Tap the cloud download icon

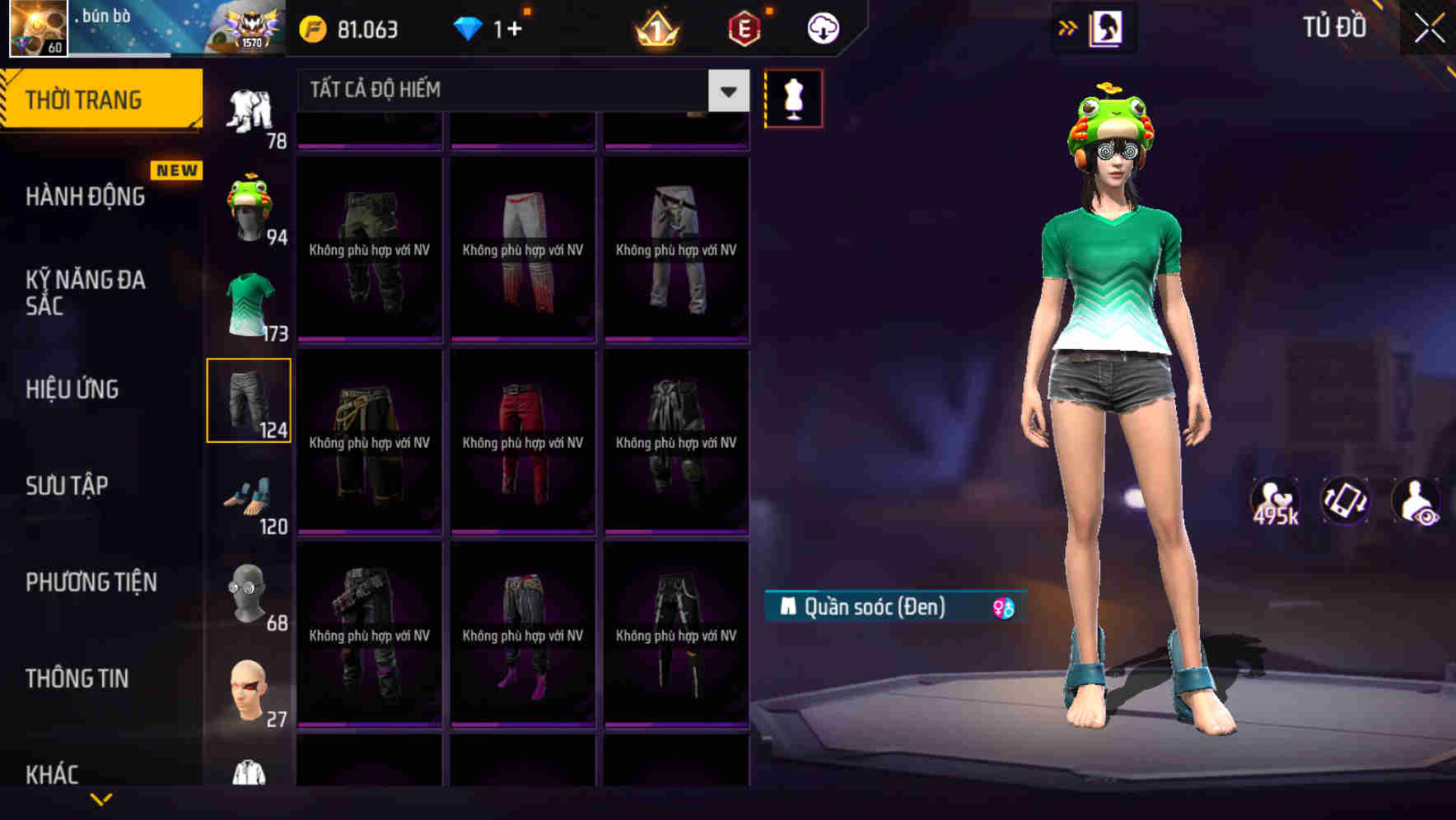(822, 29)
